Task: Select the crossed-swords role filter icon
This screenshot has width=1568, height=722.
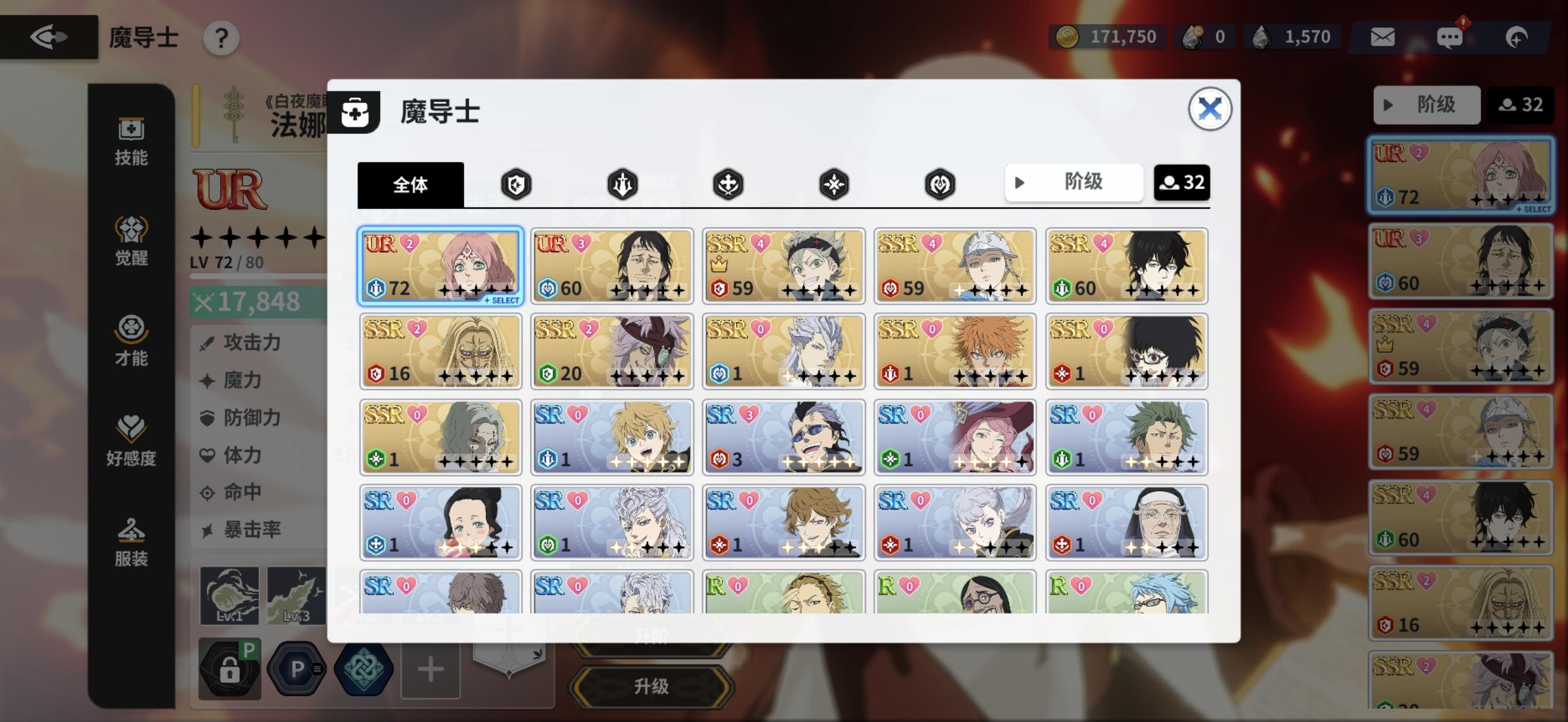Action: click(728, 183)
